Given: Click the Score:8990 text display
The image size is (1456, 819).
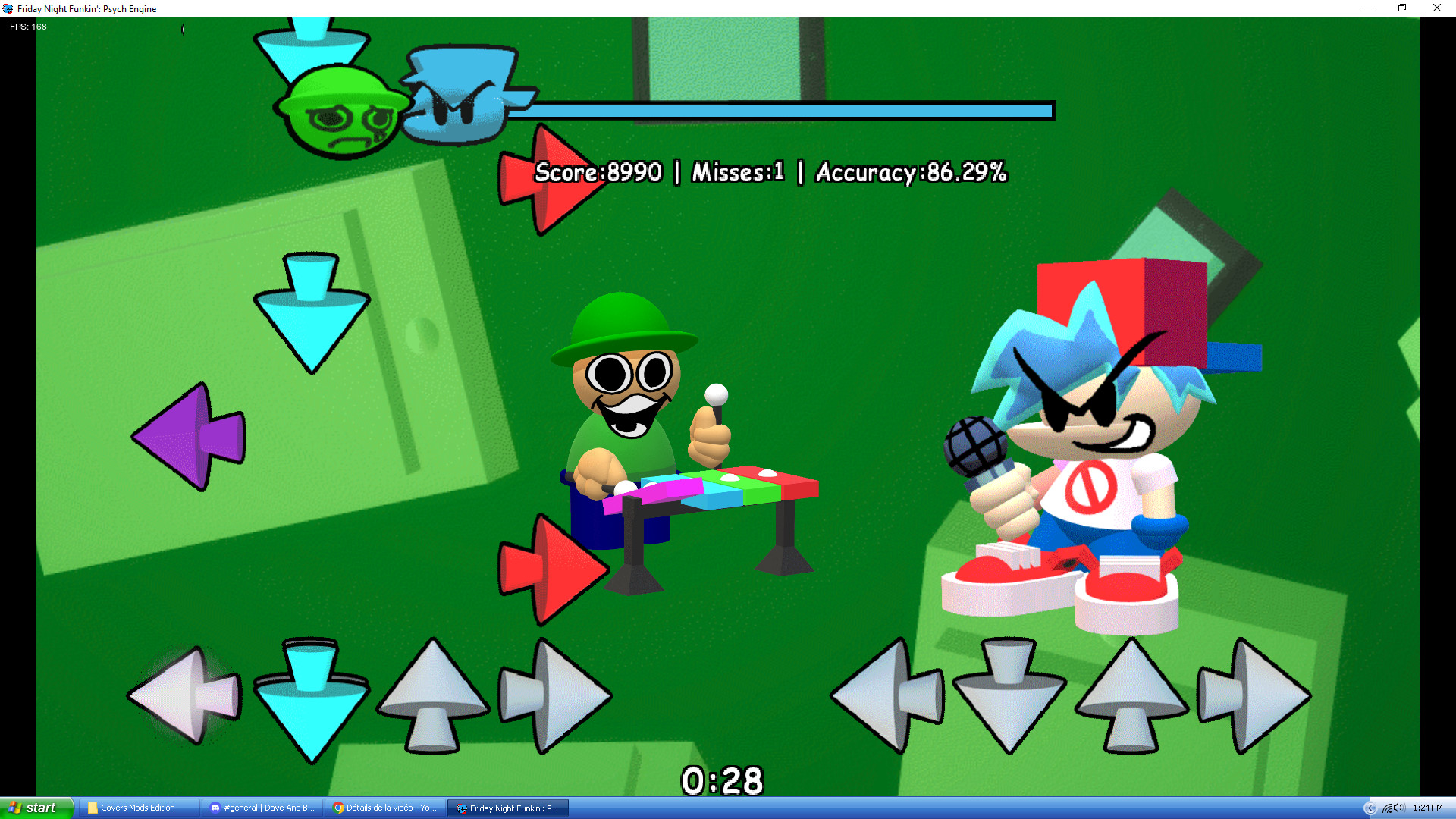Looking at the screenshot, I should tap(598, 173).
